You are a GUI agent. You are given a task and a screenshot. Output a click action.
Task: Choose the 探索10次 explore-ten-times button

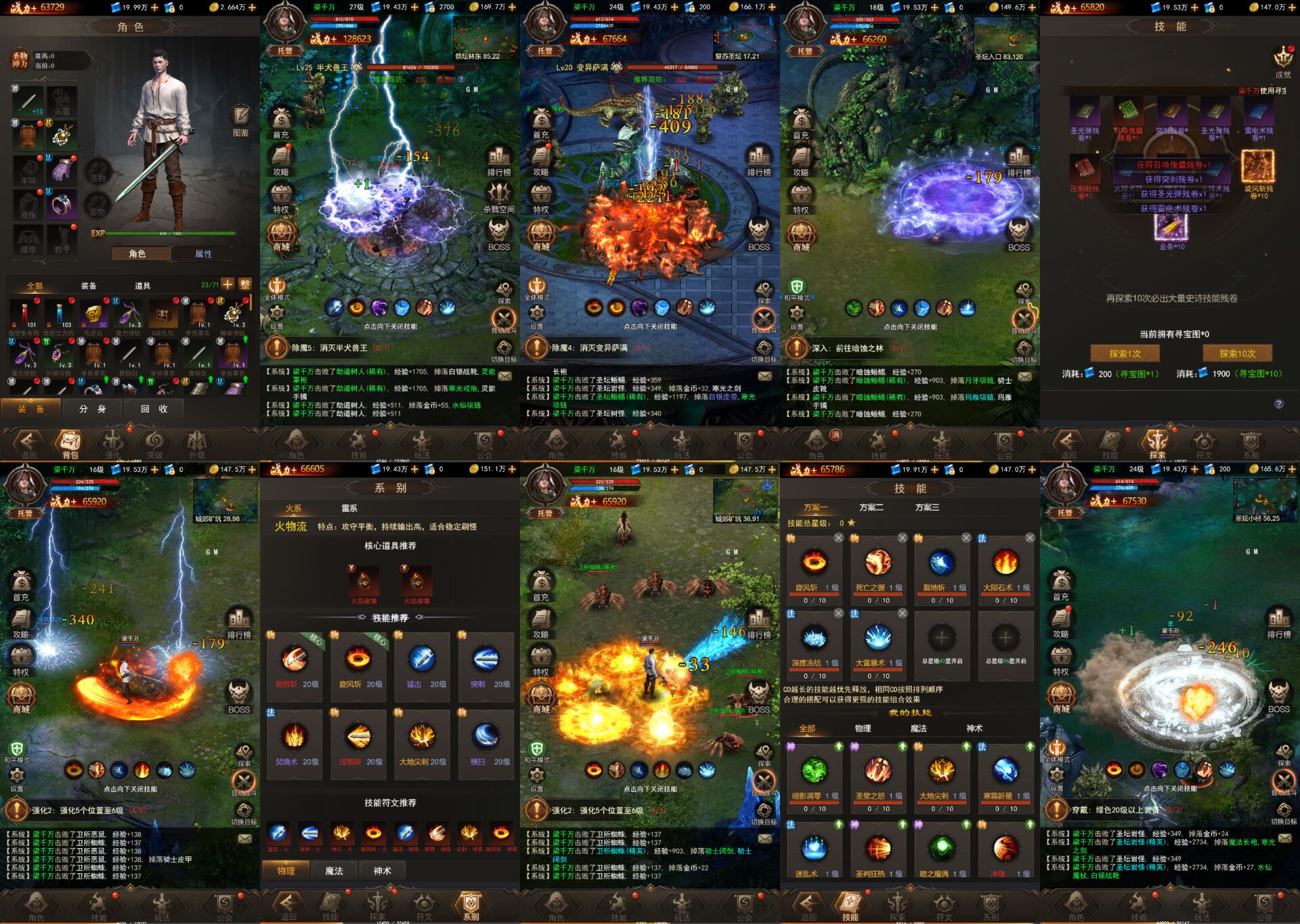click(1237, 353)
